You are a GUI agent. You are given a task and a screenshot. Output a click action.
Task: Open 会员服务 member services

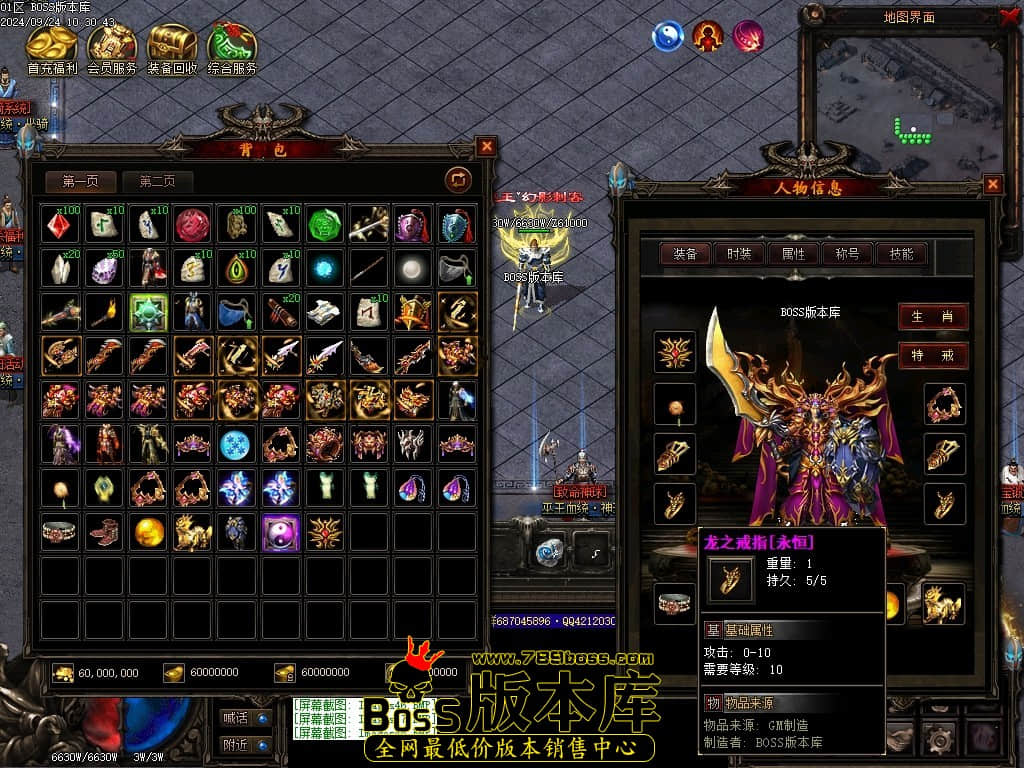(x=112, y=48)
